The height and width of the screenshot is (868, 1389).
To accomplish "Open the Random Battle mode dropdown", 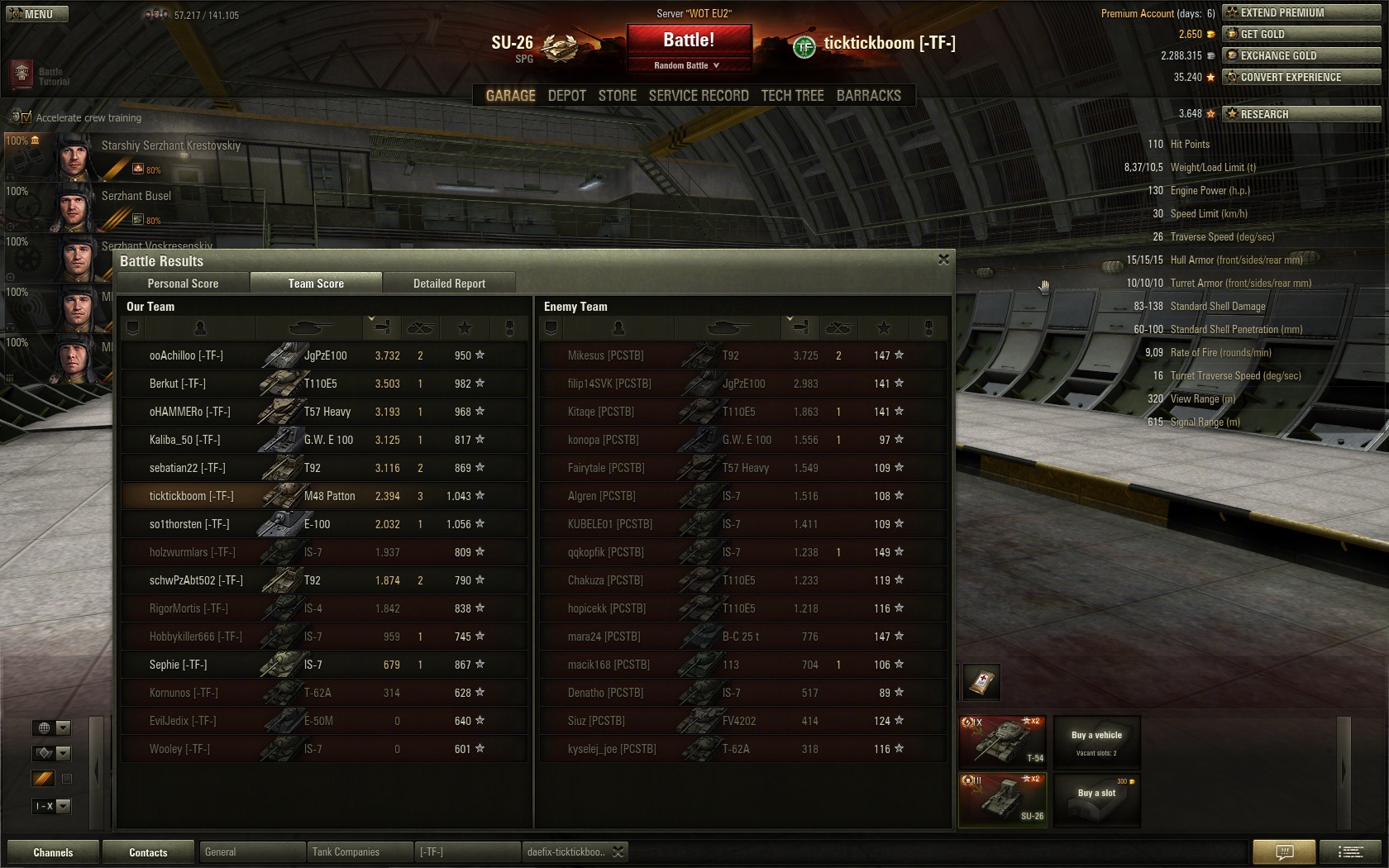I will coord(688,65).
